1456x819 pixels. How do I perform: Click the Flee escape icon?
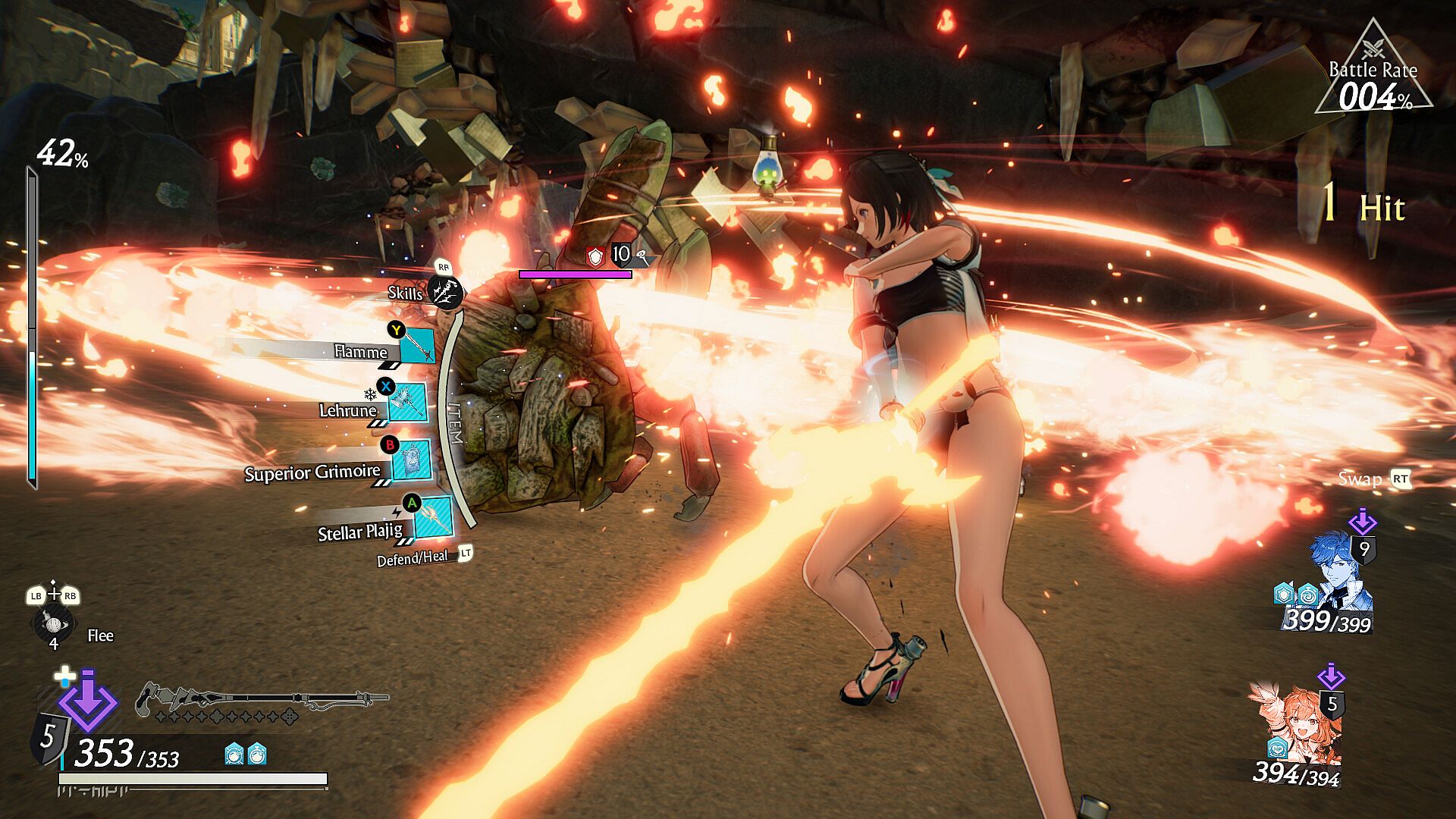point(53,623)
